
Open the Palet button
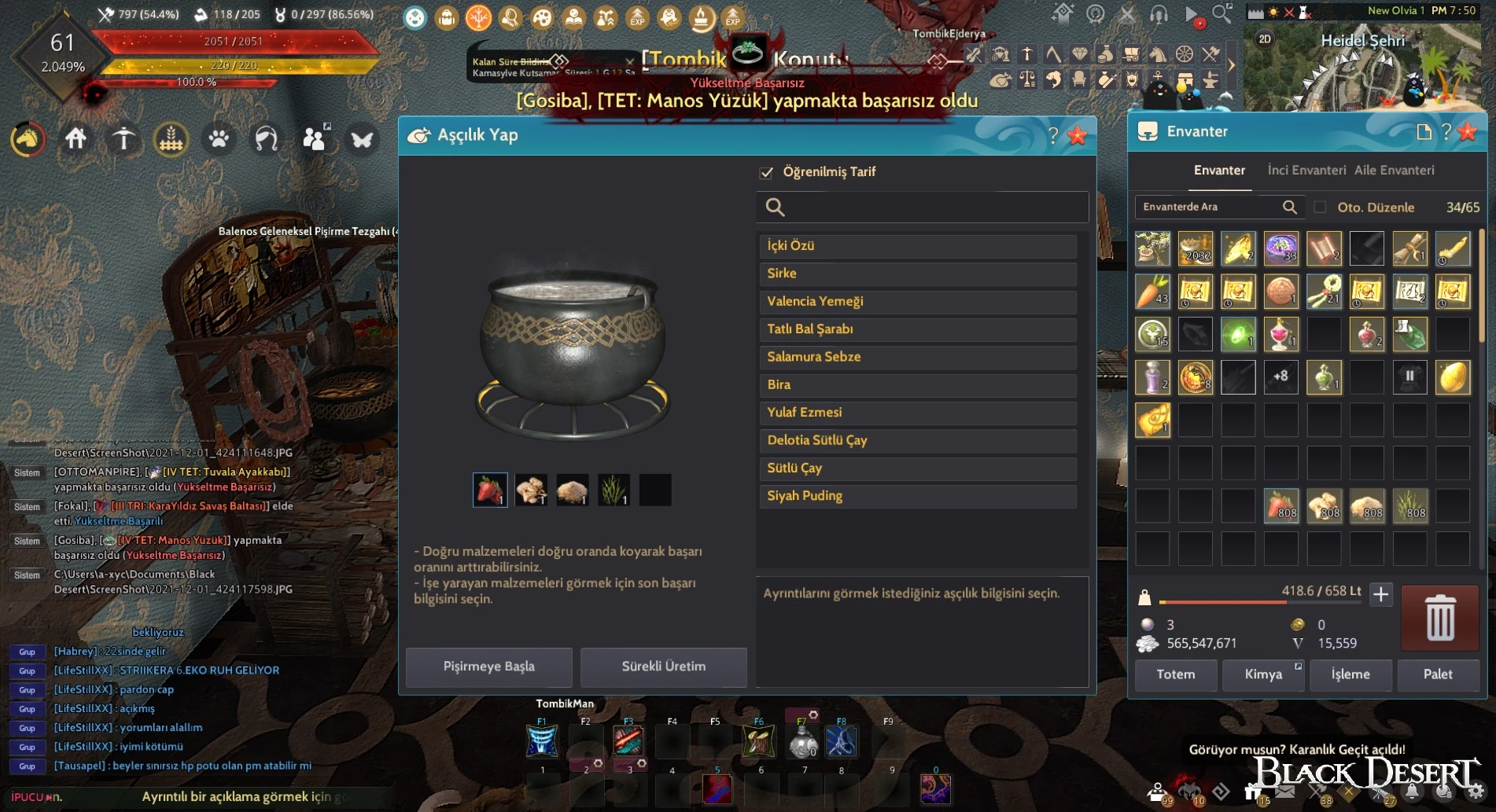point(1437,674)
